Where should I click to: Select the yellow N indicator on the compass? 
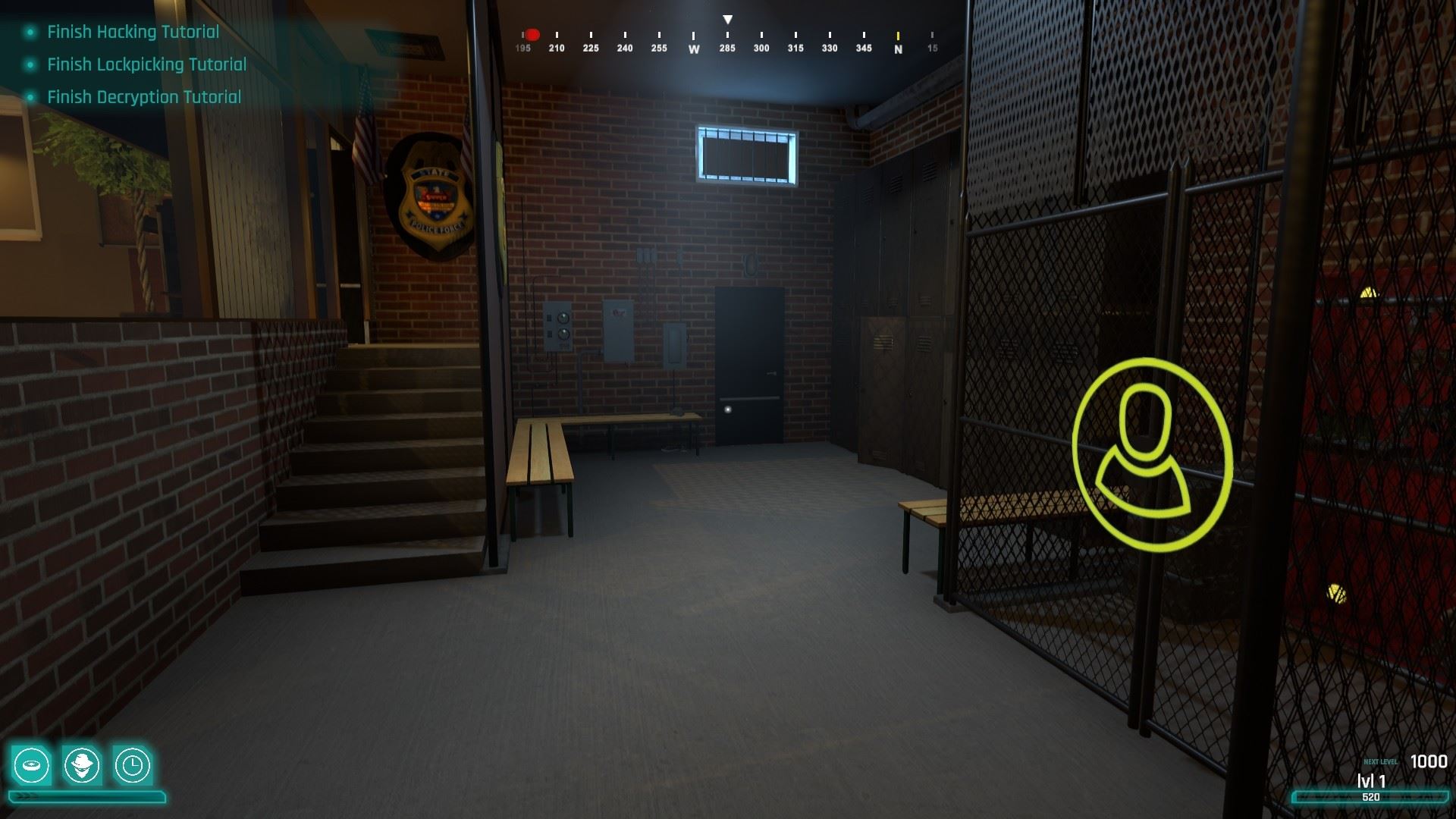pos(898,38)
